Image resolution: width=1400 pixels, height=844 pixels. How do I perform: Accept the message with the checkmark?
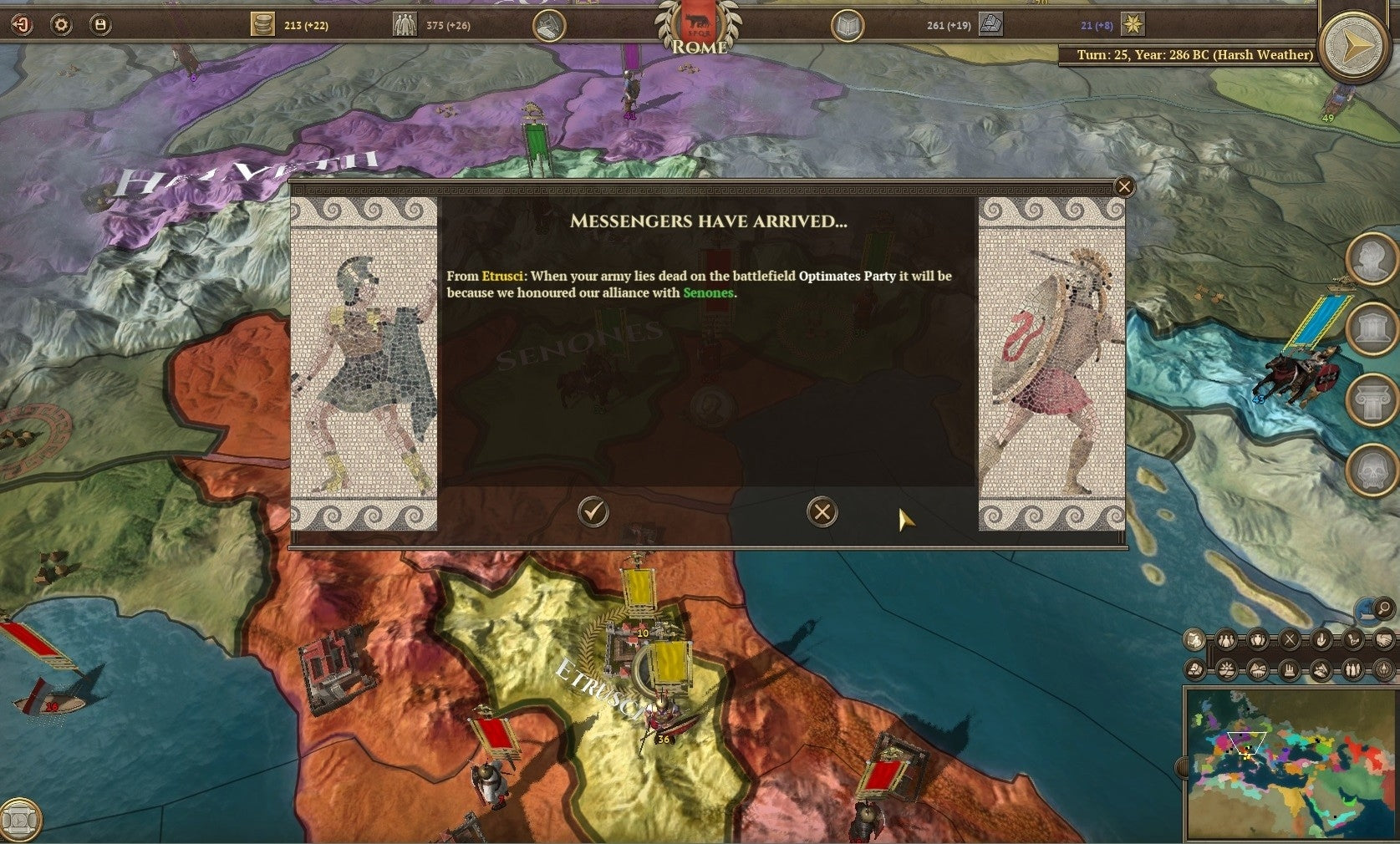click(593, 512)
